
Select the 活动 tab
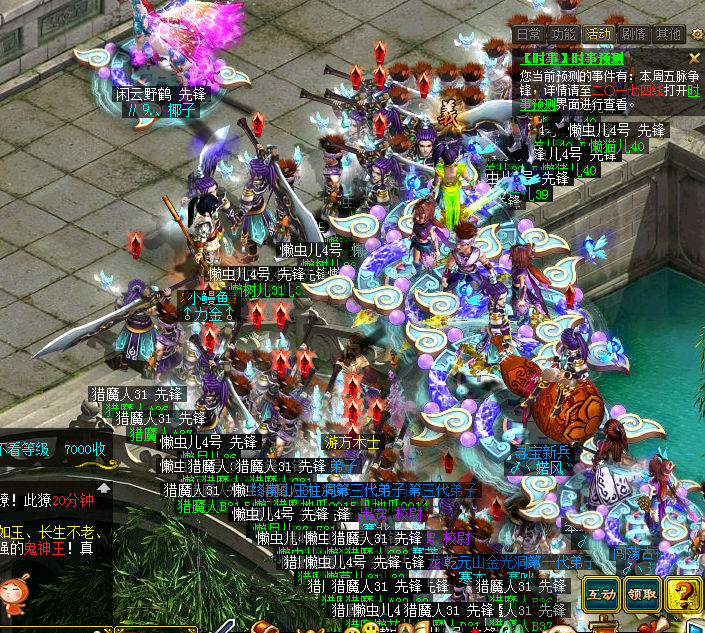(599, 34)
